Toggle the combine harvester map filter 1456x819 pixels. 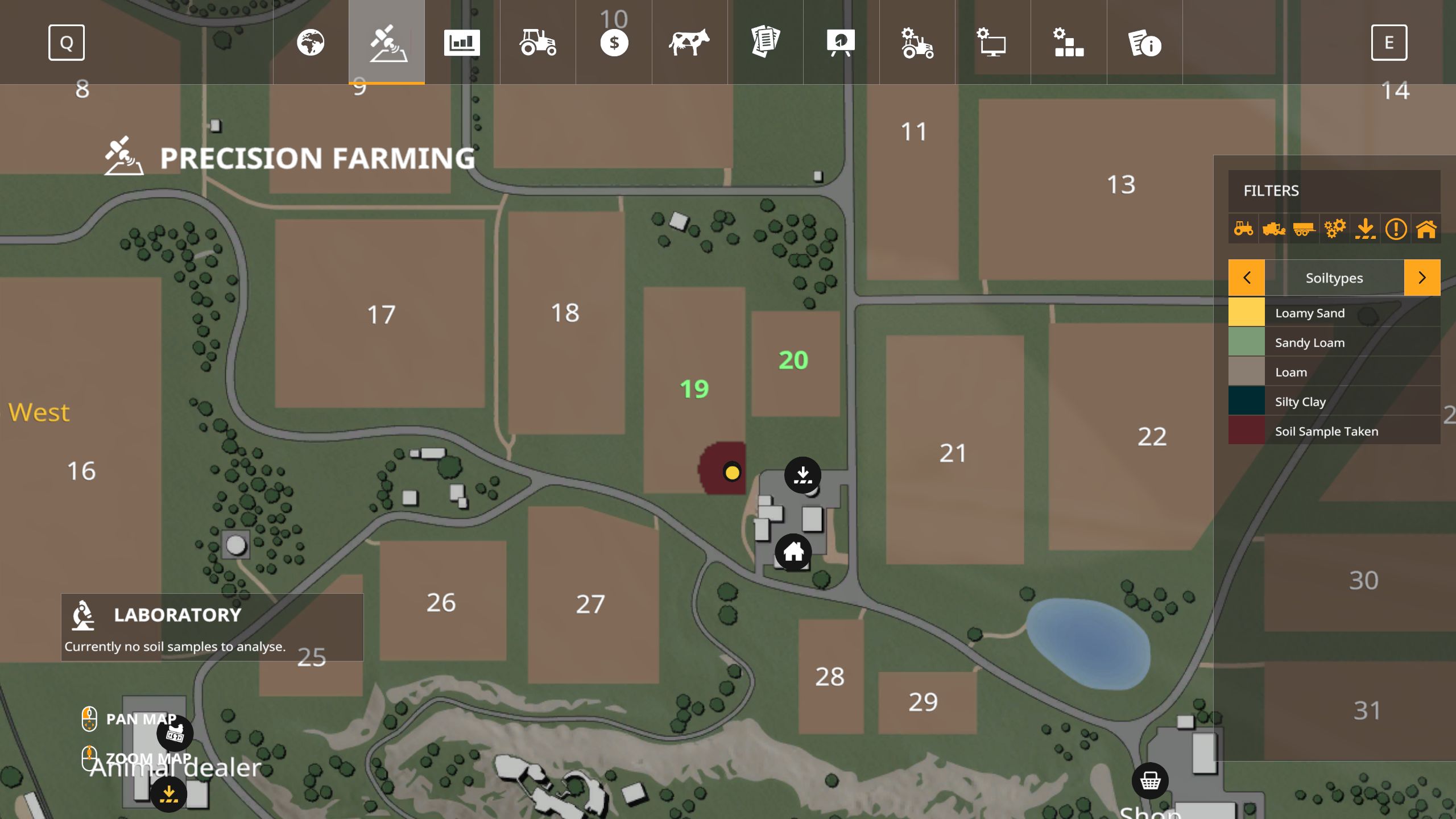coord(1274,229)
